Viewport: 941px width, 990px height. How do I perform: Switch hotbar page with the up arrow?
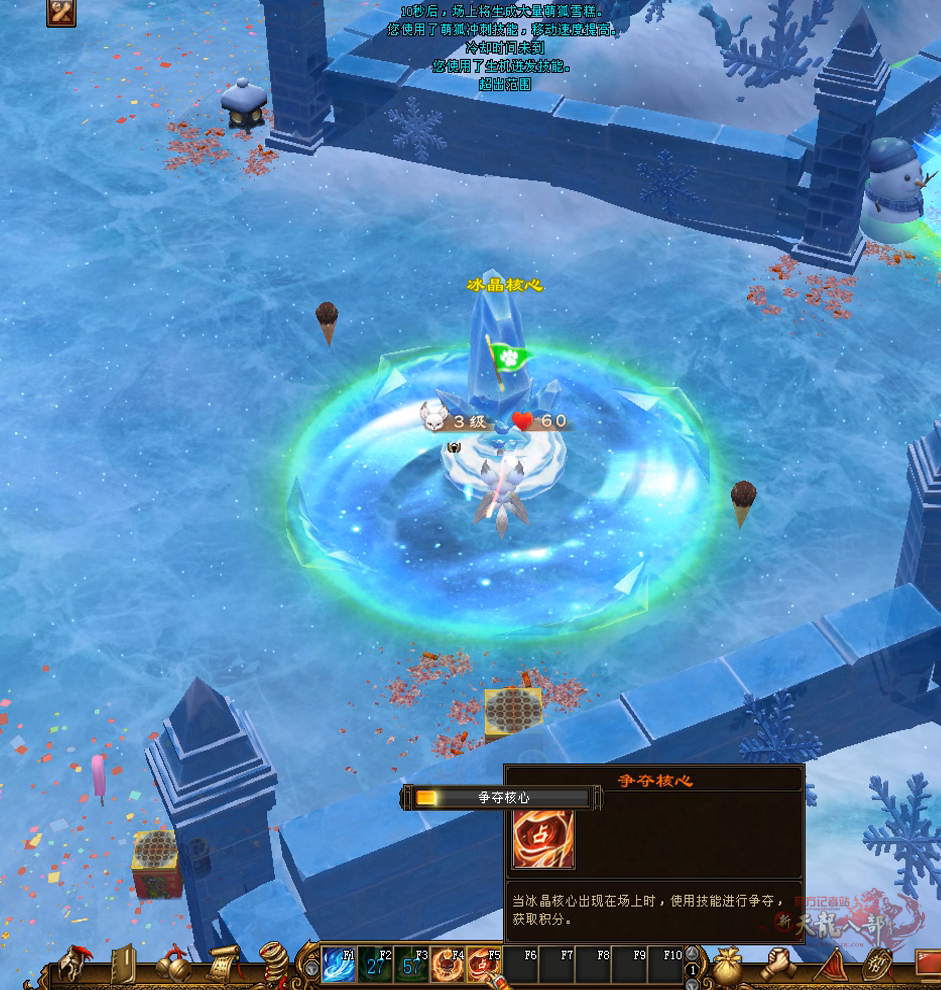click(x=691, y=954)
